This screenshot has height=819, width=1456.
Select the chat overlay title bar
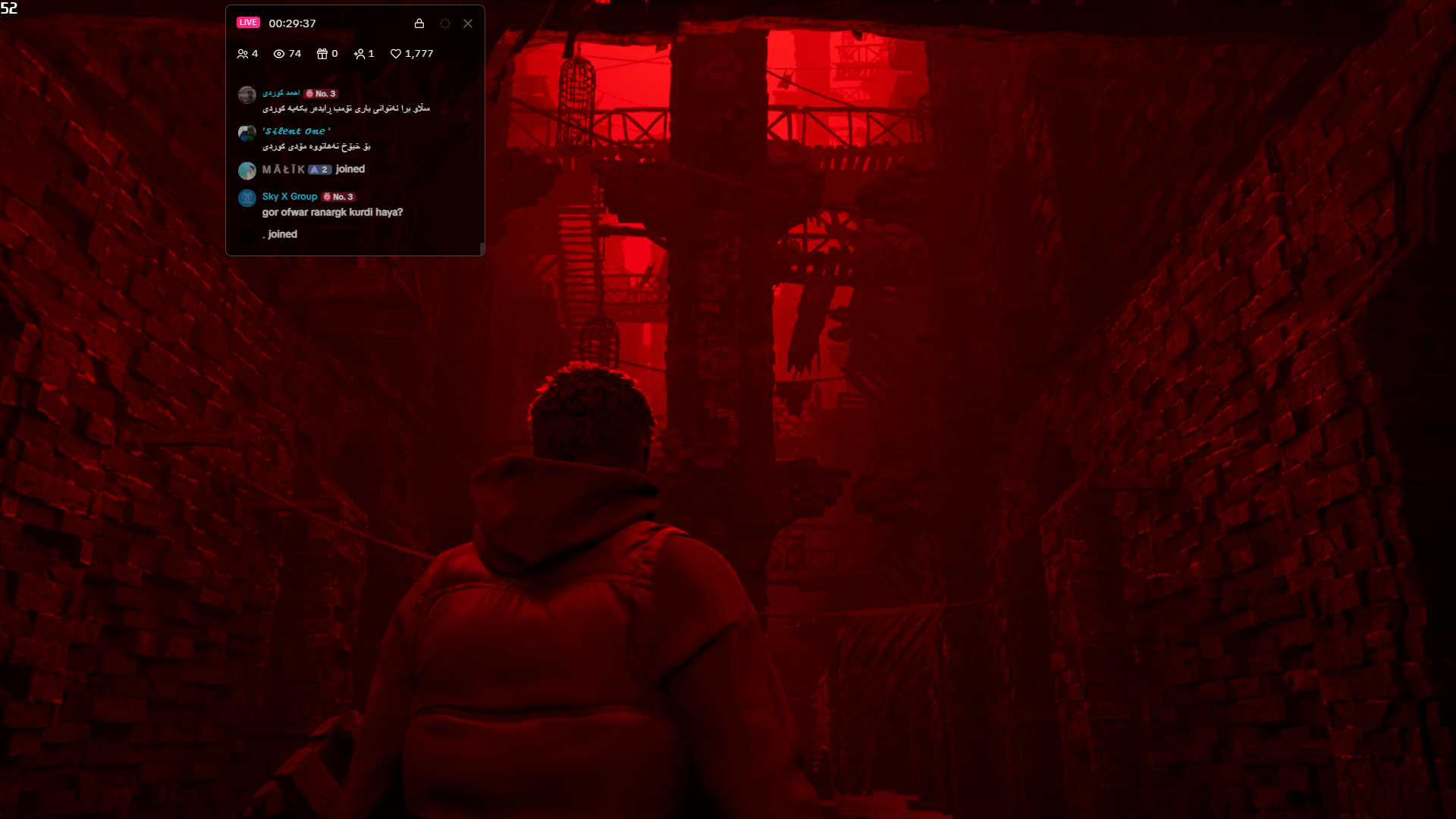[x=355, y=24]
